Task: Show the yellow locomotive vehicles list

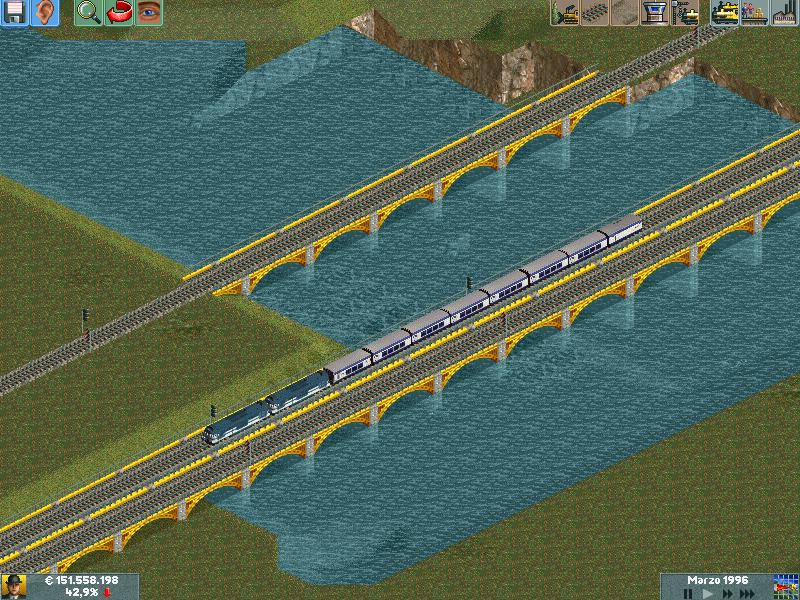Action: coord(724,13)
